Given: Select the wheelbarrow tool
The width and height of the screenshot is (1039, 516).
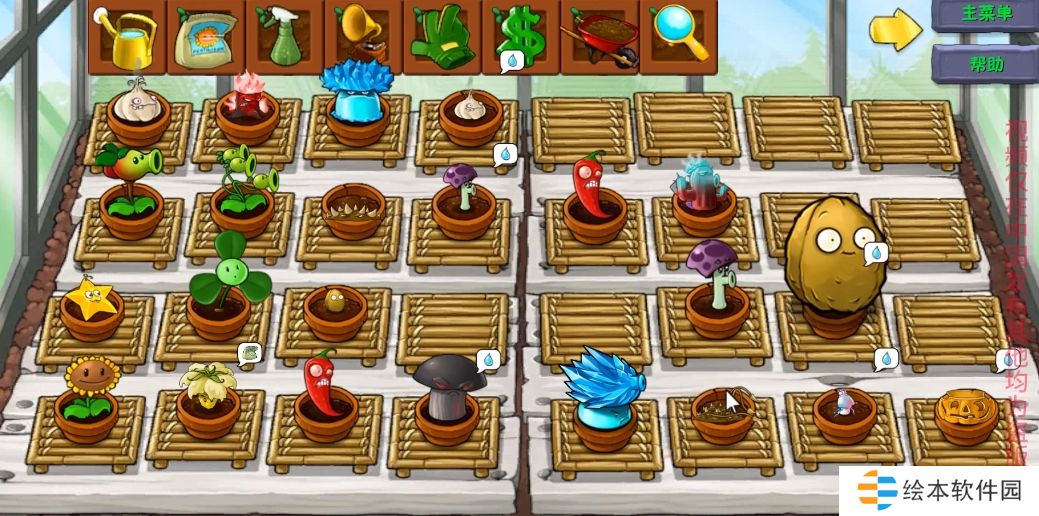Looking at the screenshot, I should click(599, 37).
